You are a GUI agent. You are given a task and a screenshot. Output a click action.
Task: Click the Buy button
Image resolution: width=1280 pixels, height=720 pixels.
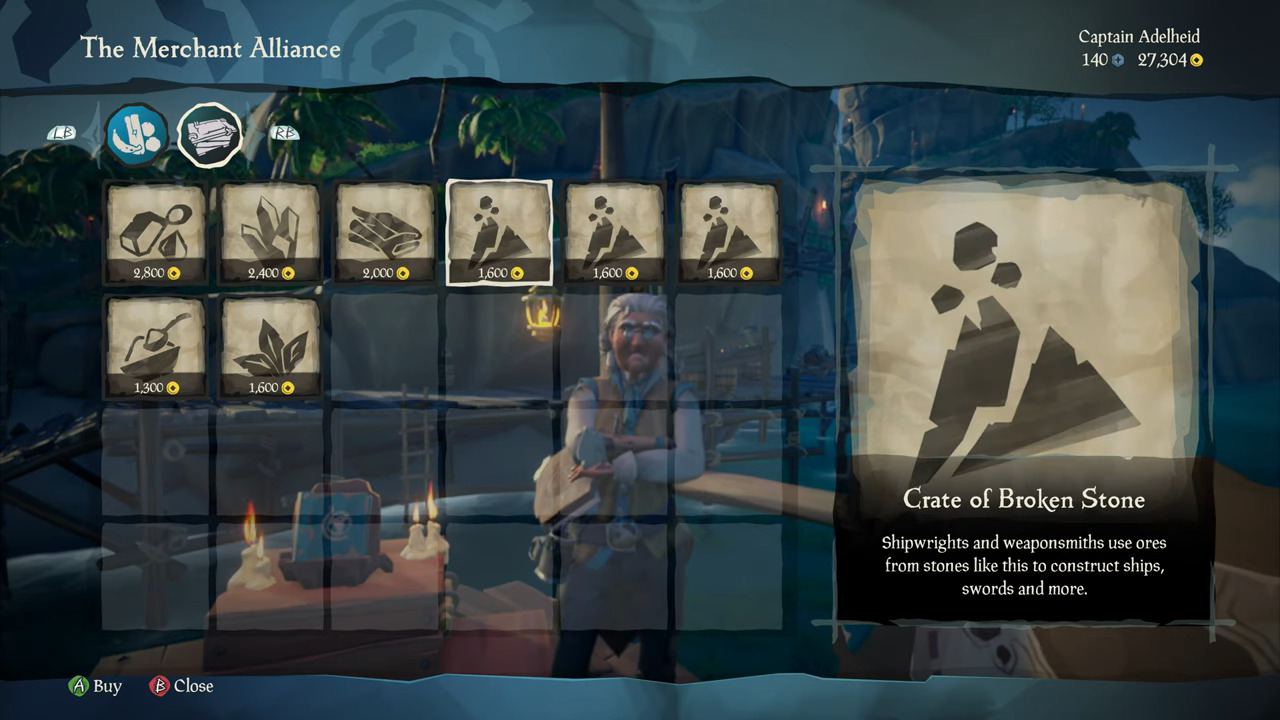tap(95, 686)
